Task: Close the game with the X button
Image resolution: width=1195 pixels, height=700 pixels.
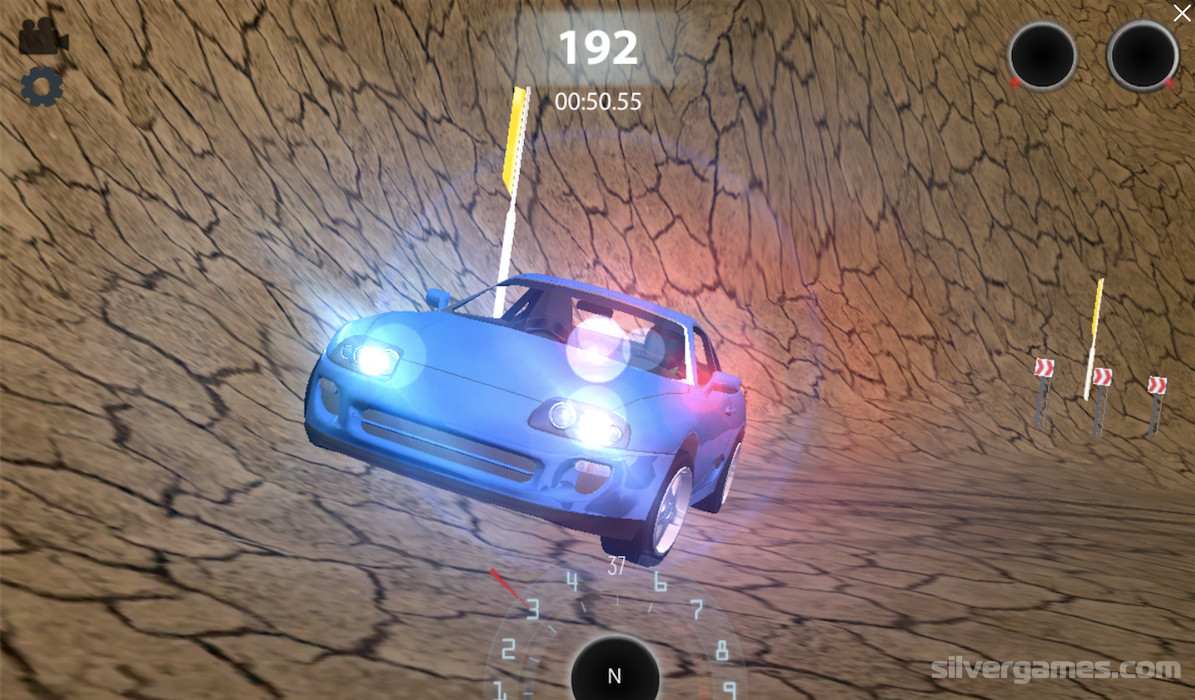Action: click(1181, 12)
